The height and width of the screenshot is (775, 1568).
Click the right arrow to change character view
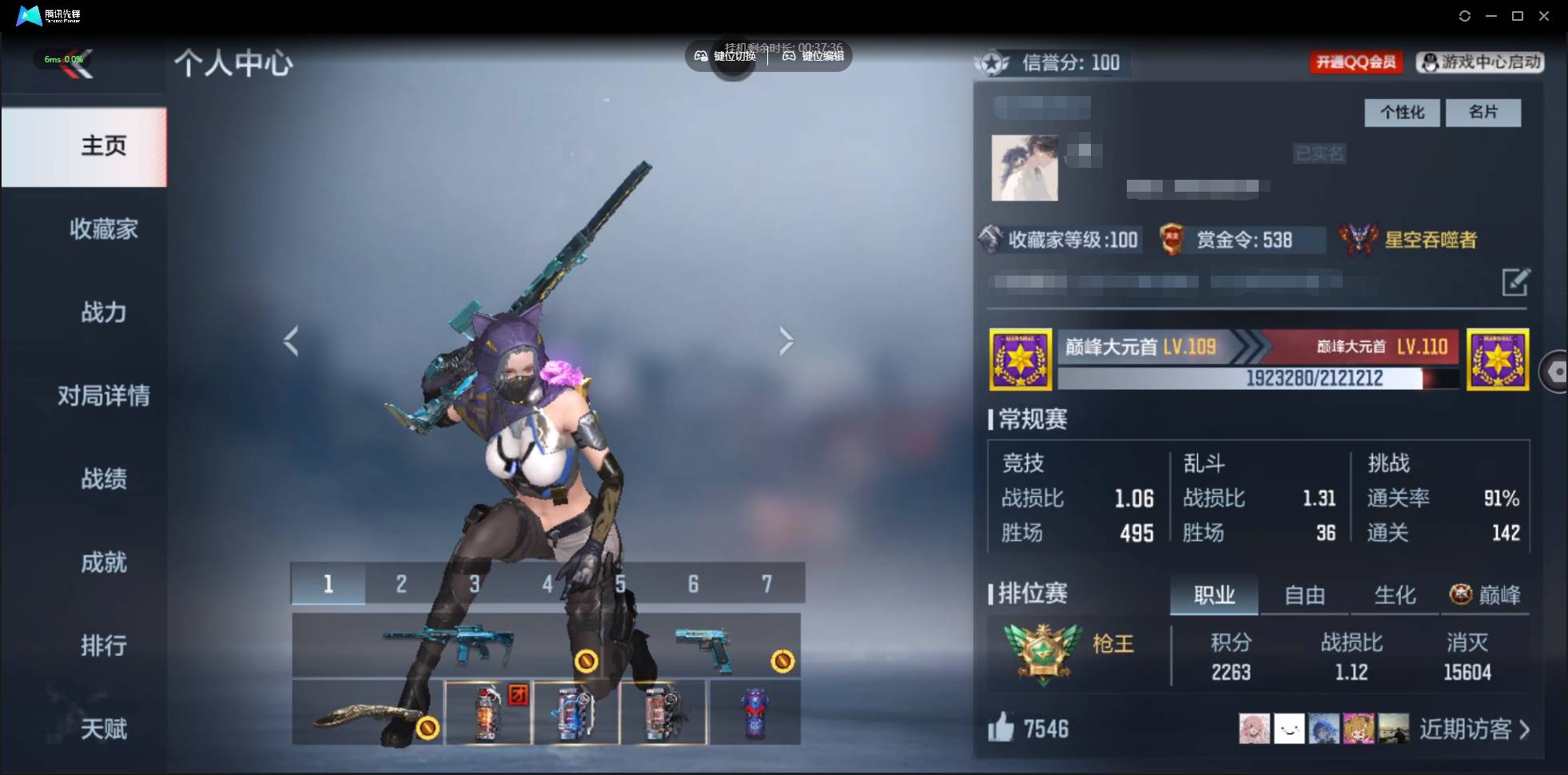coord(786,340)
